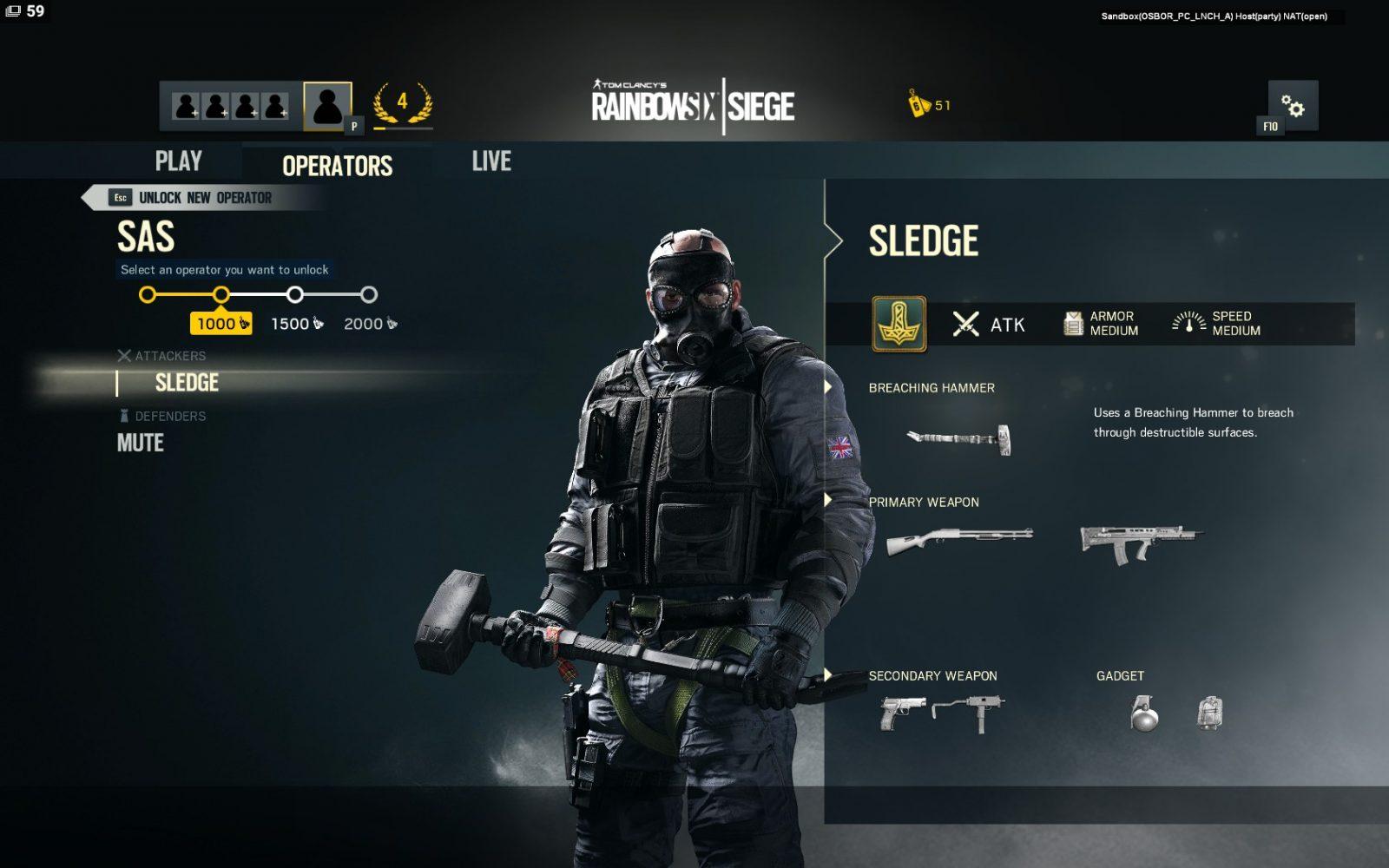Open the level 4 rank laurel badge
This screenshot has height=868, width=1389.
tap(402, 104)
